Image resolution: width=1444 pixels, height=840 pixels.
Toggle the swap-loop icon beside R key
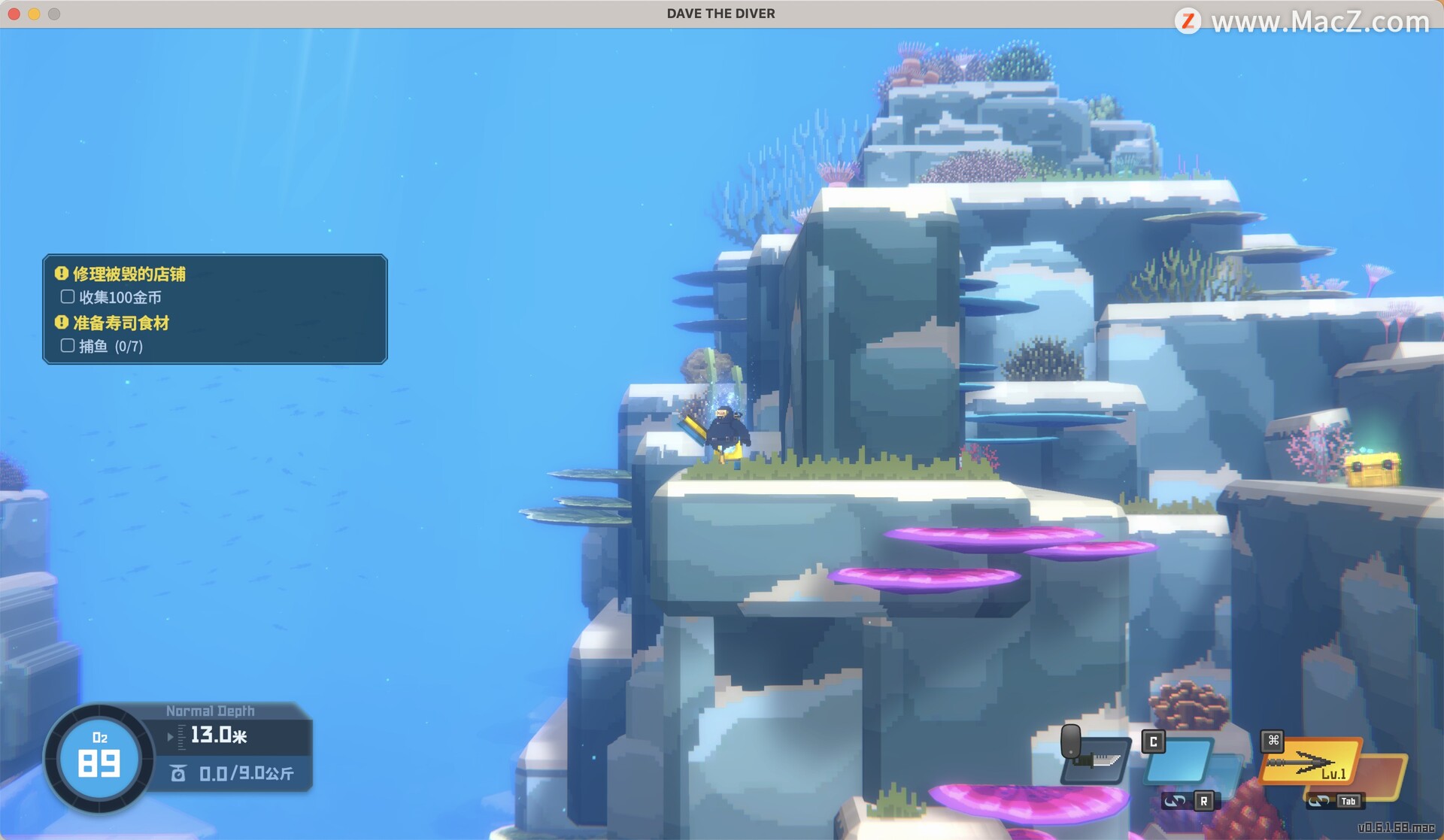click(x=1173, y=803)
